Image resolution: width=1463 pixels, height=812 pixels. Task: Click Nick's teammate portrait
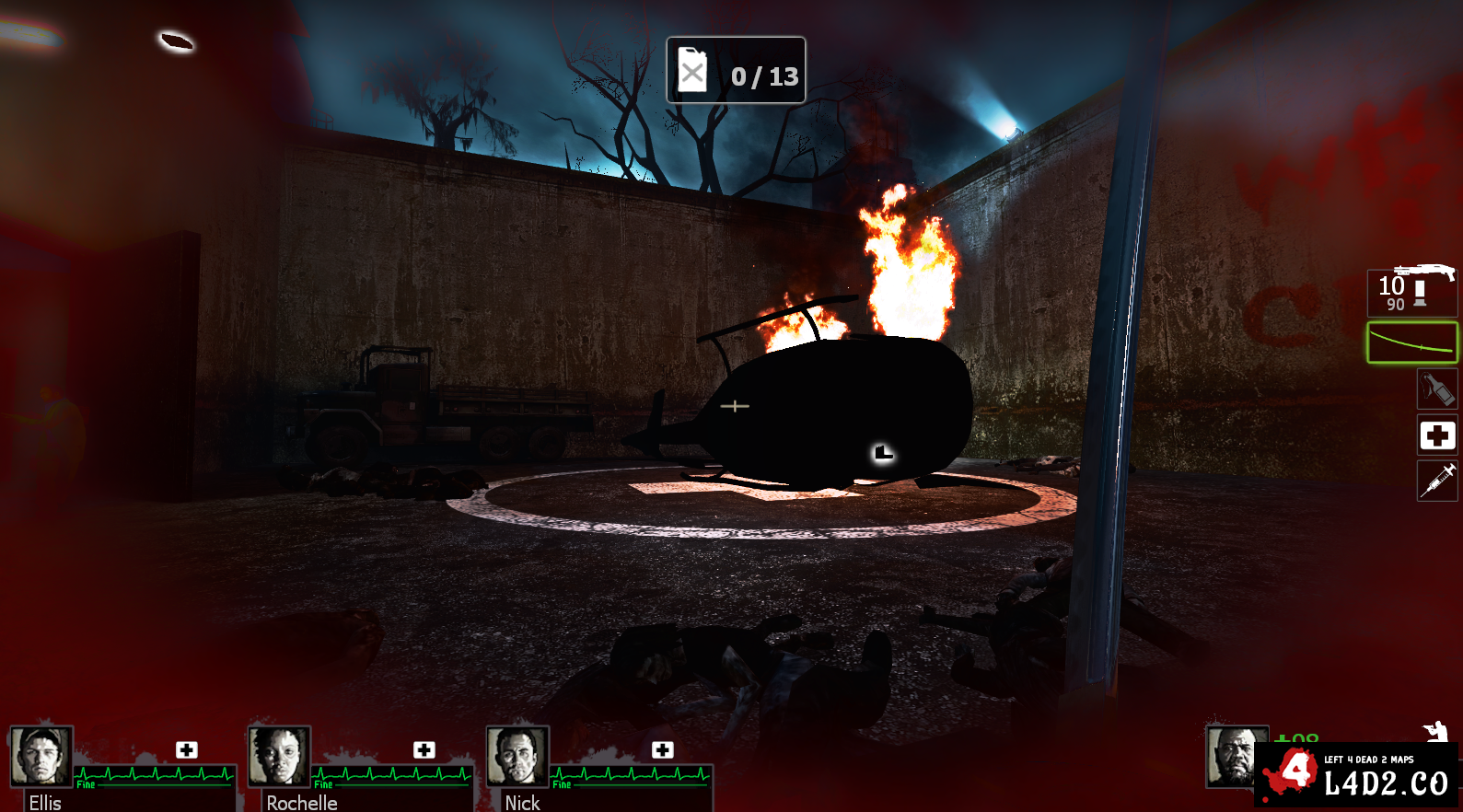point(517,757)
